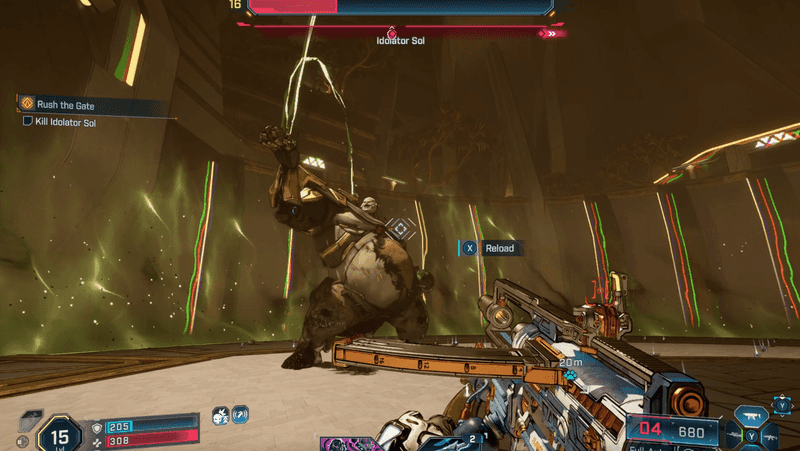This screenshot has height=451, width=800.
Task: Activate the purple action skill icon
Action: (x=345, y=443)
